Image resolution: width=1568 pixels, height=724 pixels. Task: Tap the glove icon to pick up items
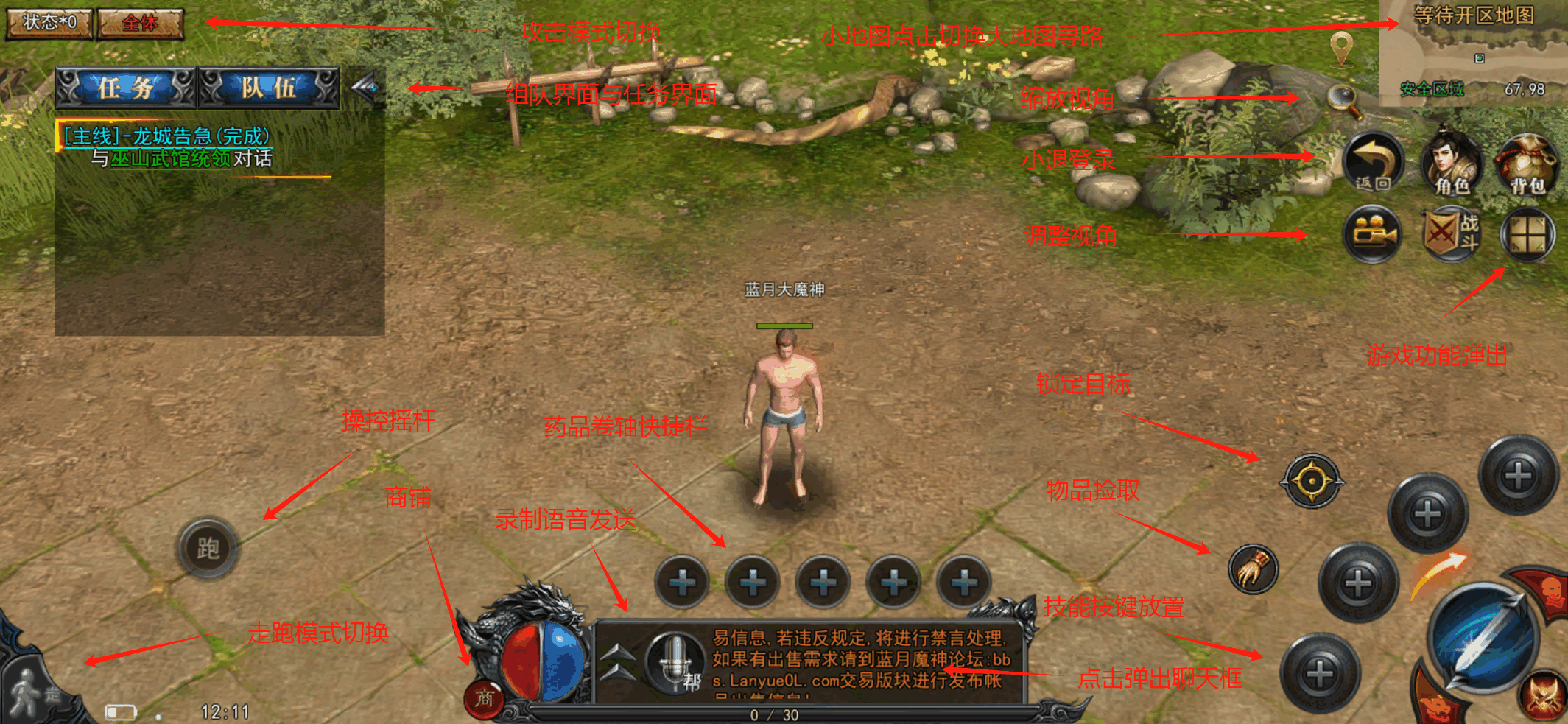pos(1252,569)
